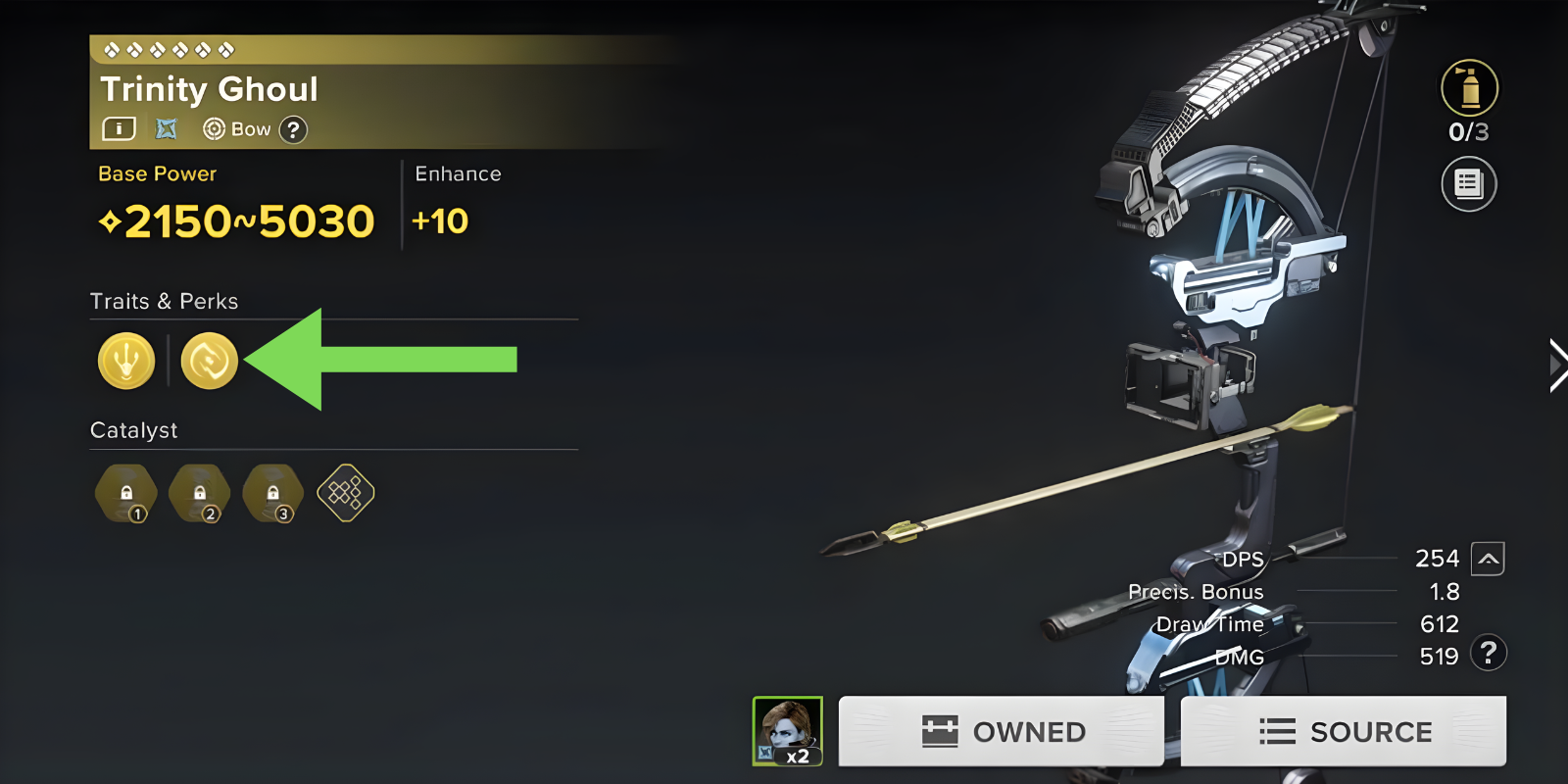This screenshot has height=784, width=1568.
Task: Select locked catalyst objective 3
Action: (x=272, y=493)
